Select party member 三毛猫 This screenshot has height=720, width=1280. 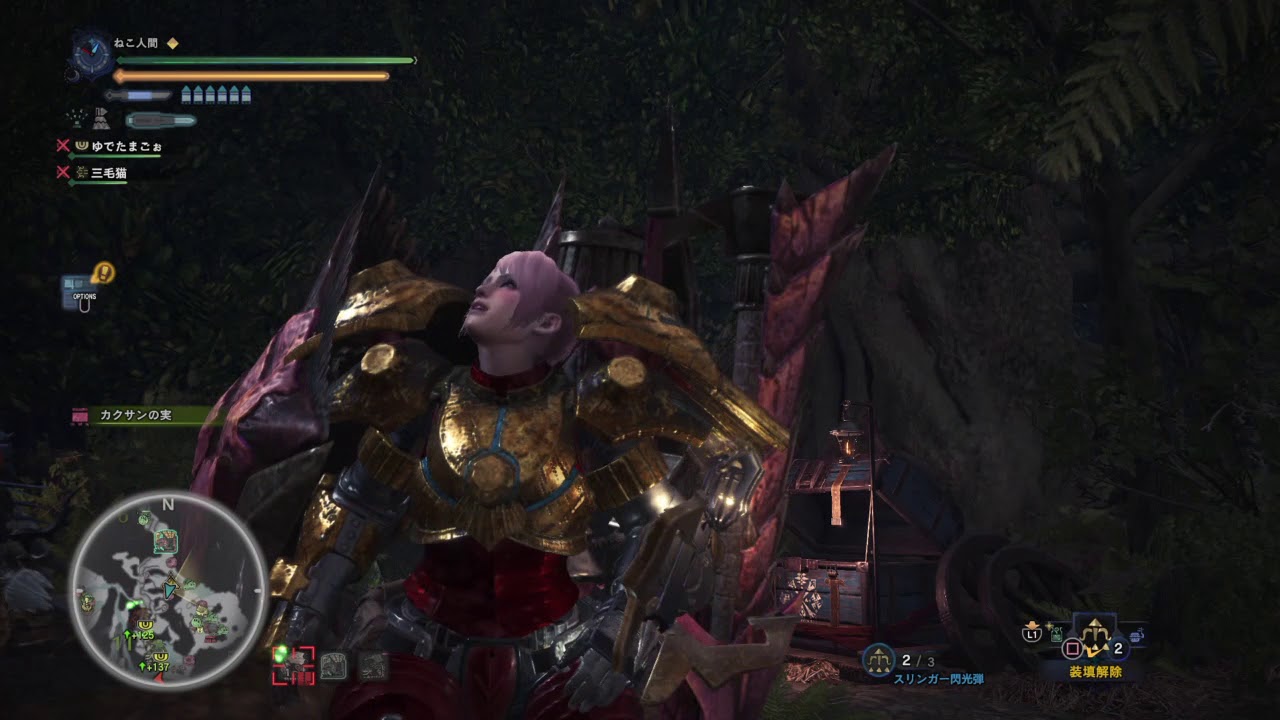(109, 173)
